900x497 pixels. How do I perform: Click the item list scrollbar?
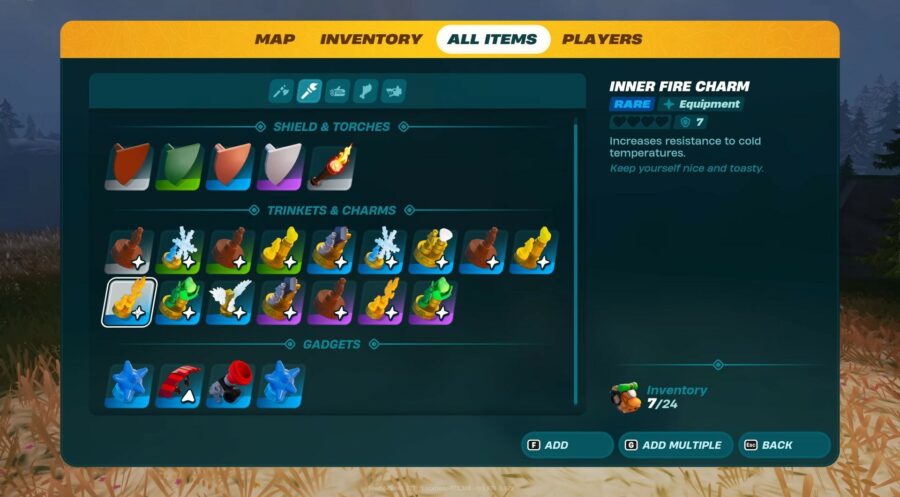click(x=576, y=262)
